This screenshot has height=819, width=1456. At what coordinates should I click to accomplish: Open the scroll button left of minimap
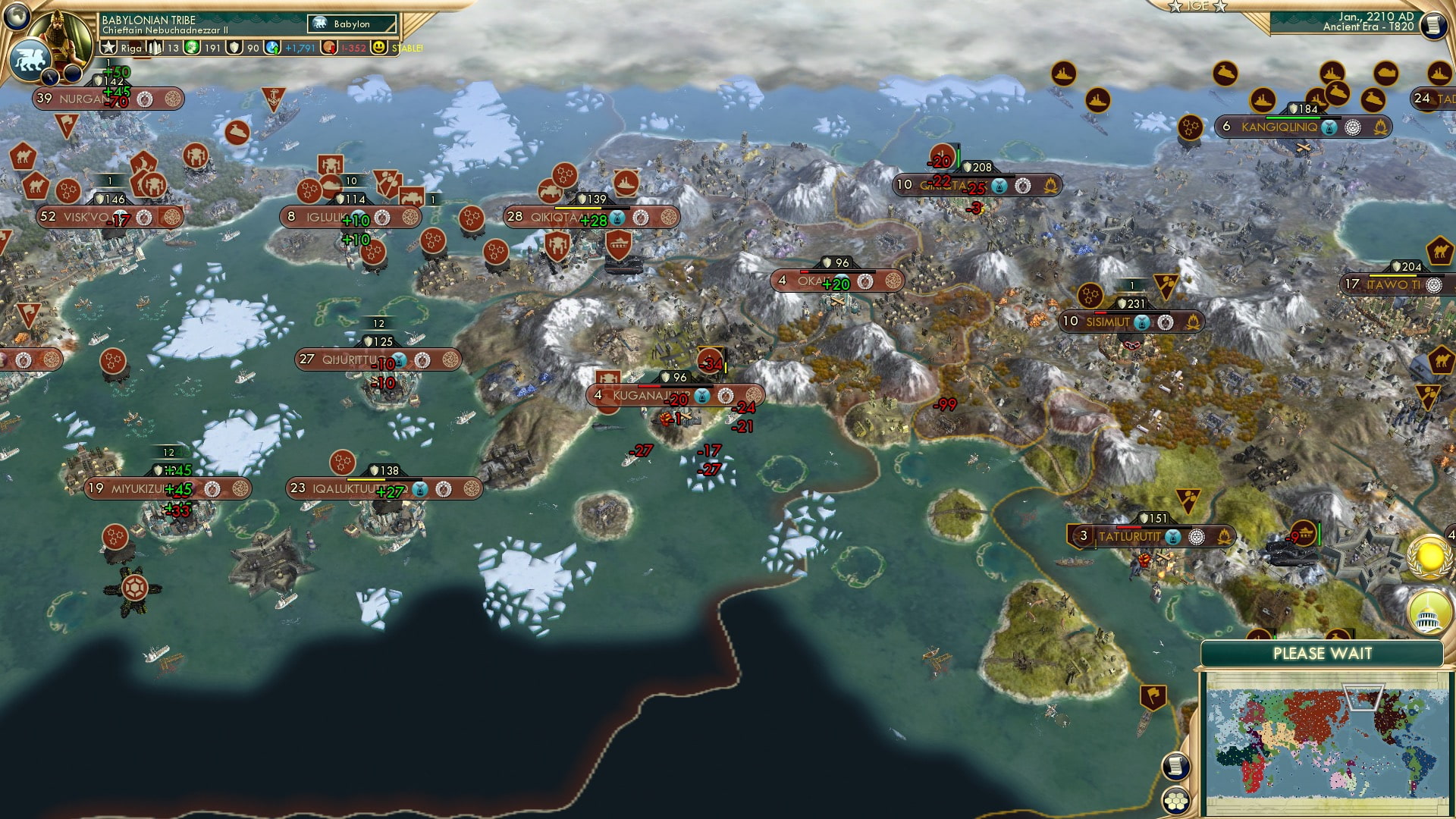1175,766
